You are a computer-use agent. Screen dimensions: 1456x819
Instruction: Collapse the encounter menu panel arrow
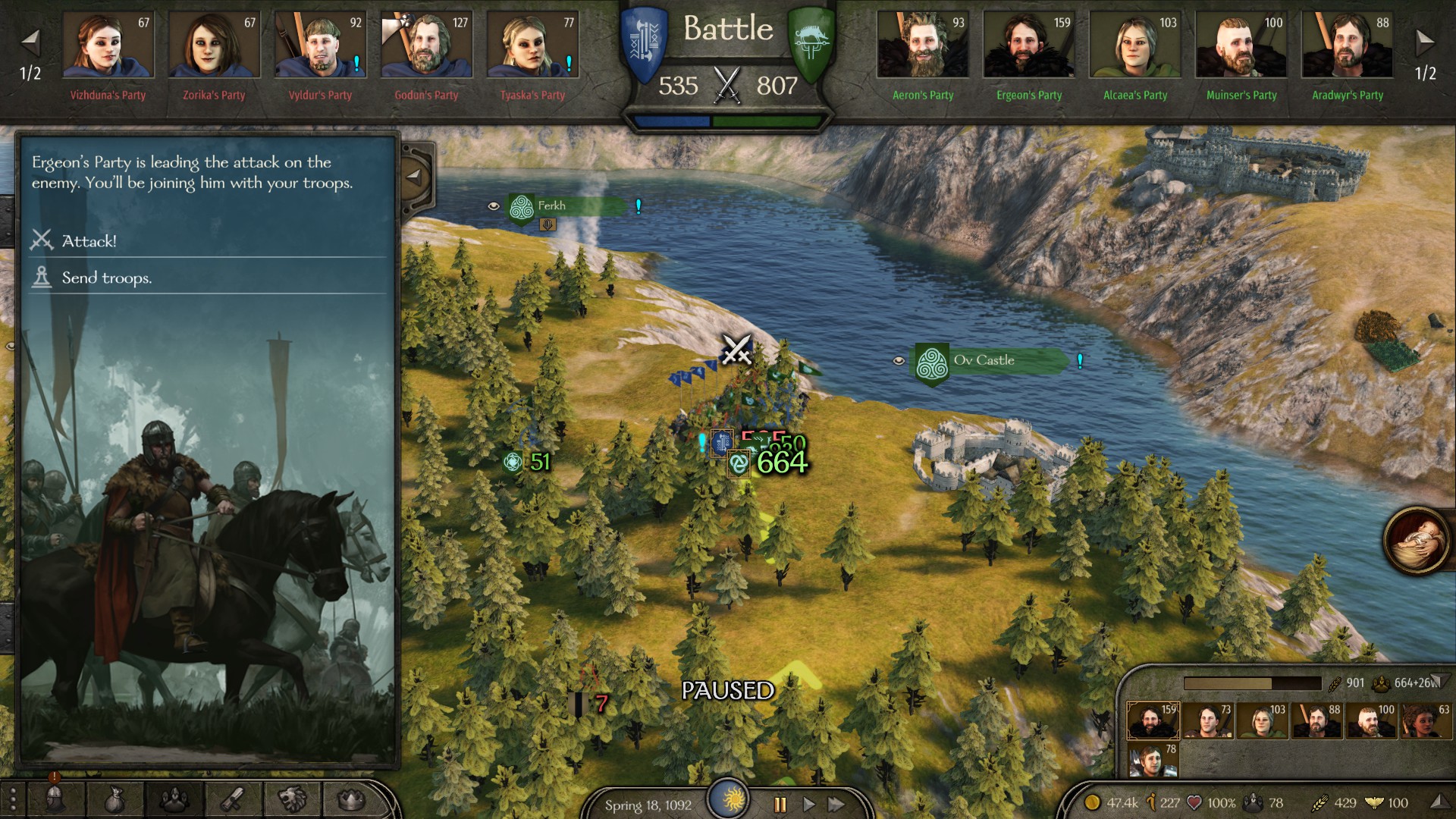(414, 177)
